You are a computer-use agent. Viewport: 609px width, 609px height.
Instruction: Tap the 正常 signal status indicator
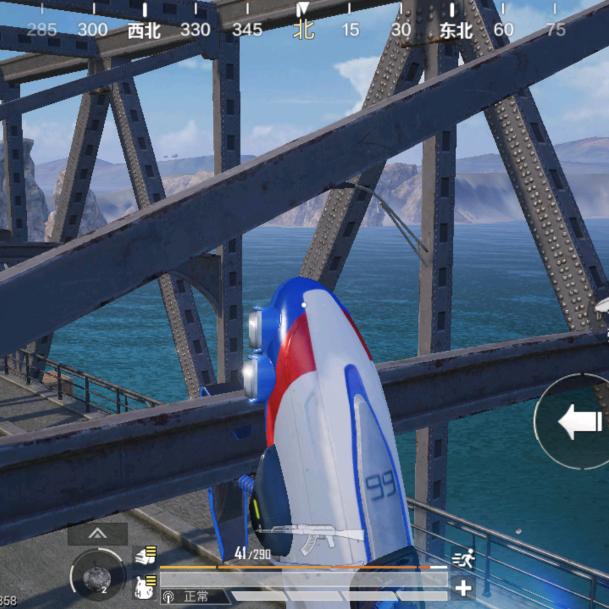click(188, 597)
